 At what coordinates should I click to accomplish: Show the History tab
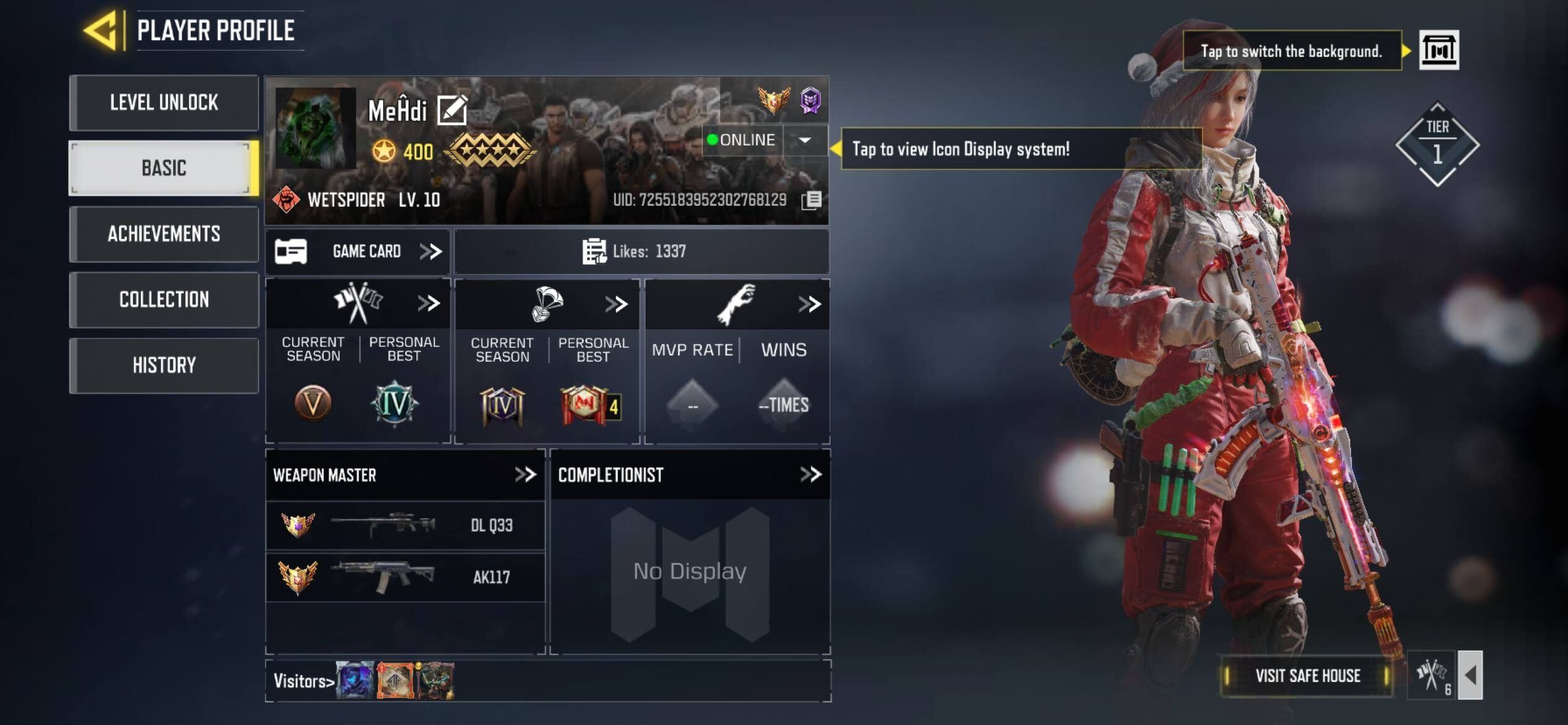point(163,365)
